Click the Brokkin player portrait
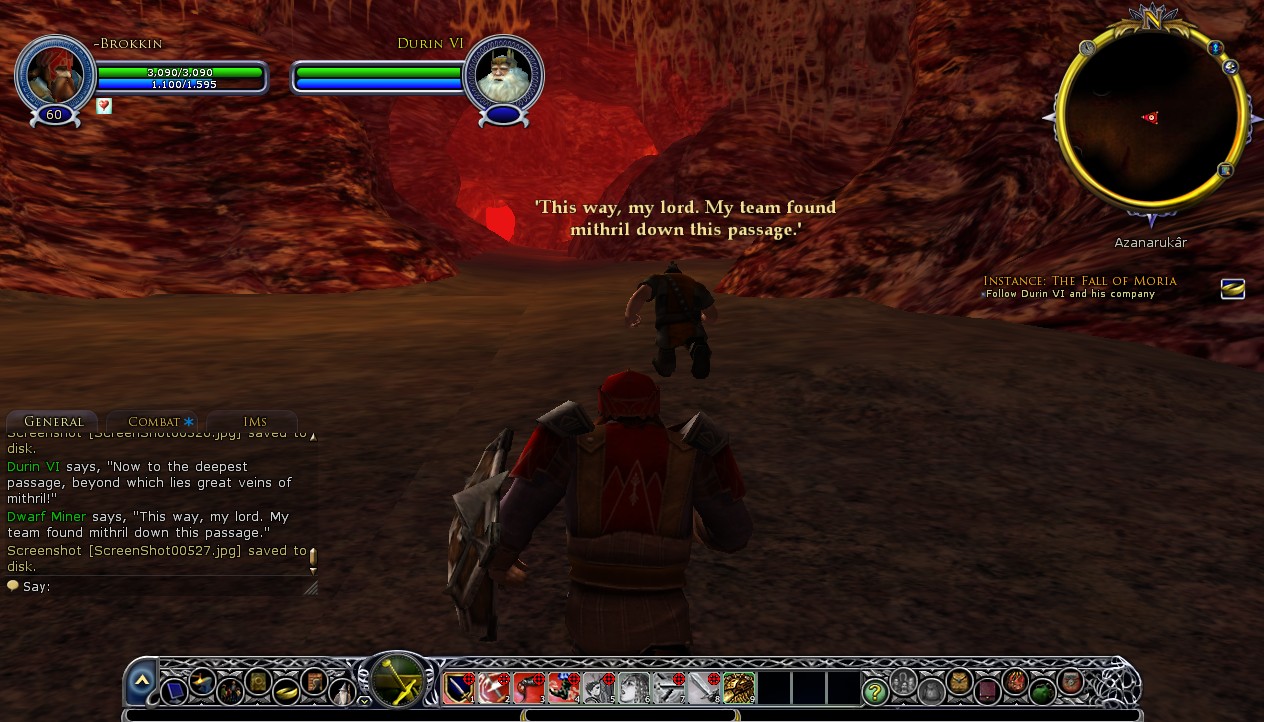The image size is (1264, 722). point(54,74)
